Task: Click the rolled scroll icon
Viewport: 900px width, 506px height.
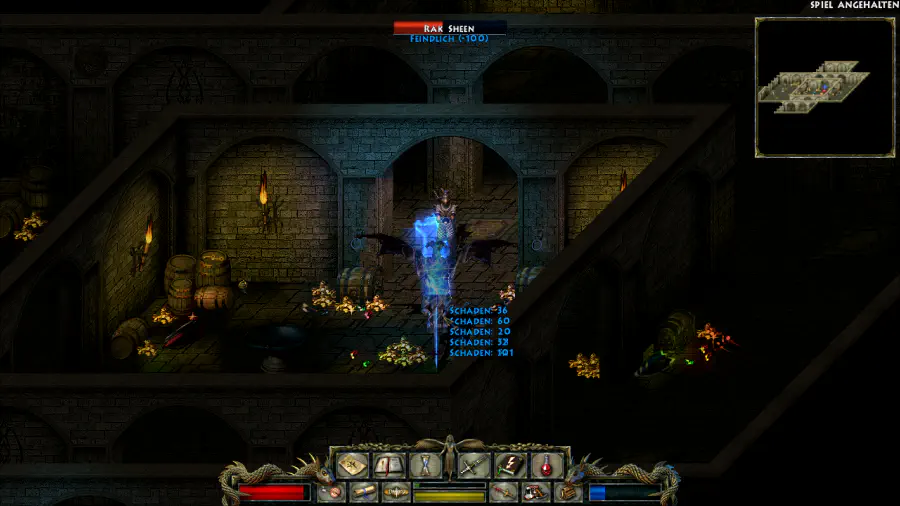Action: click(364, 492)
